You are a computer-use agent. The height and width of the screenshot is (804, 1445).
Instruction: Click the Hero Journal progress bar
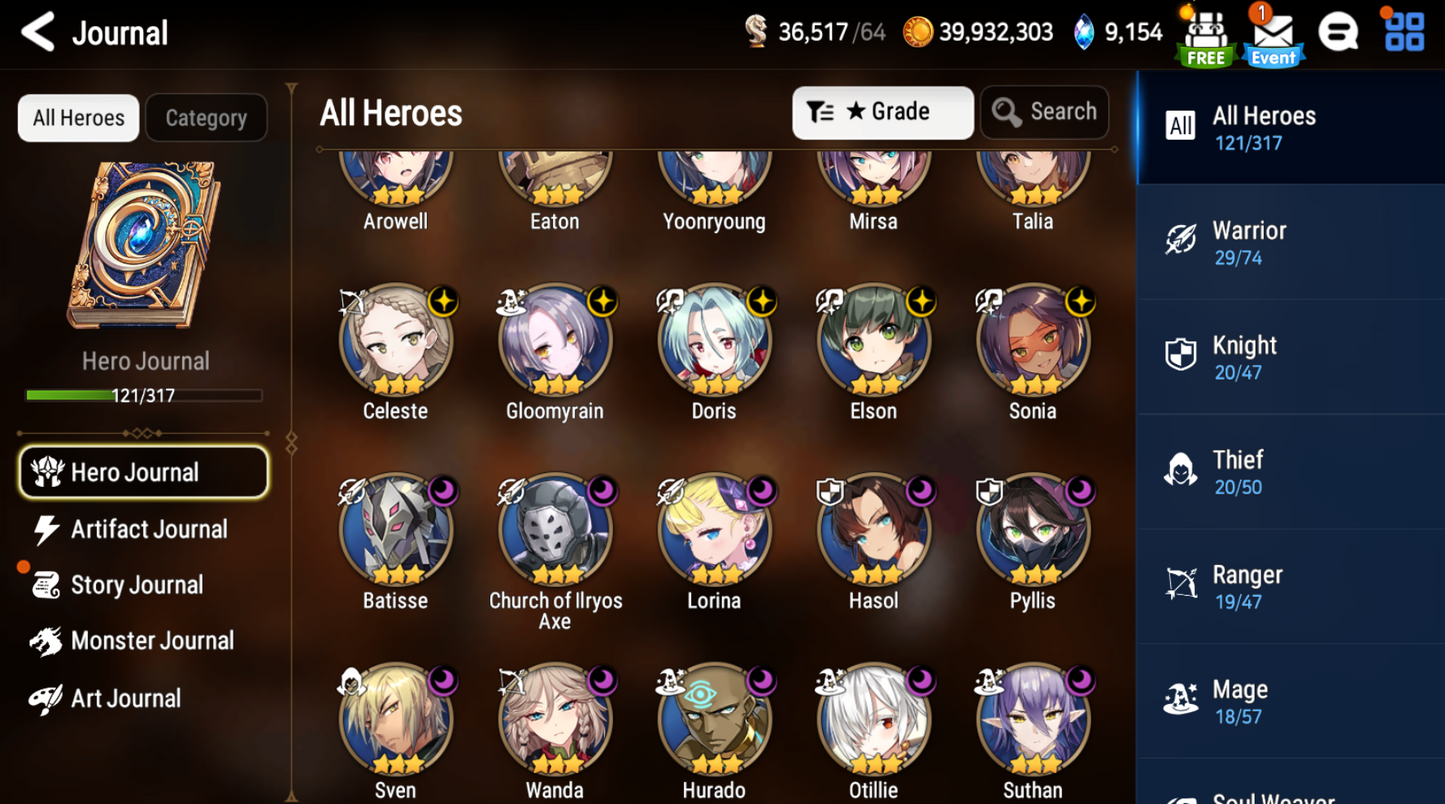(145, 395)
